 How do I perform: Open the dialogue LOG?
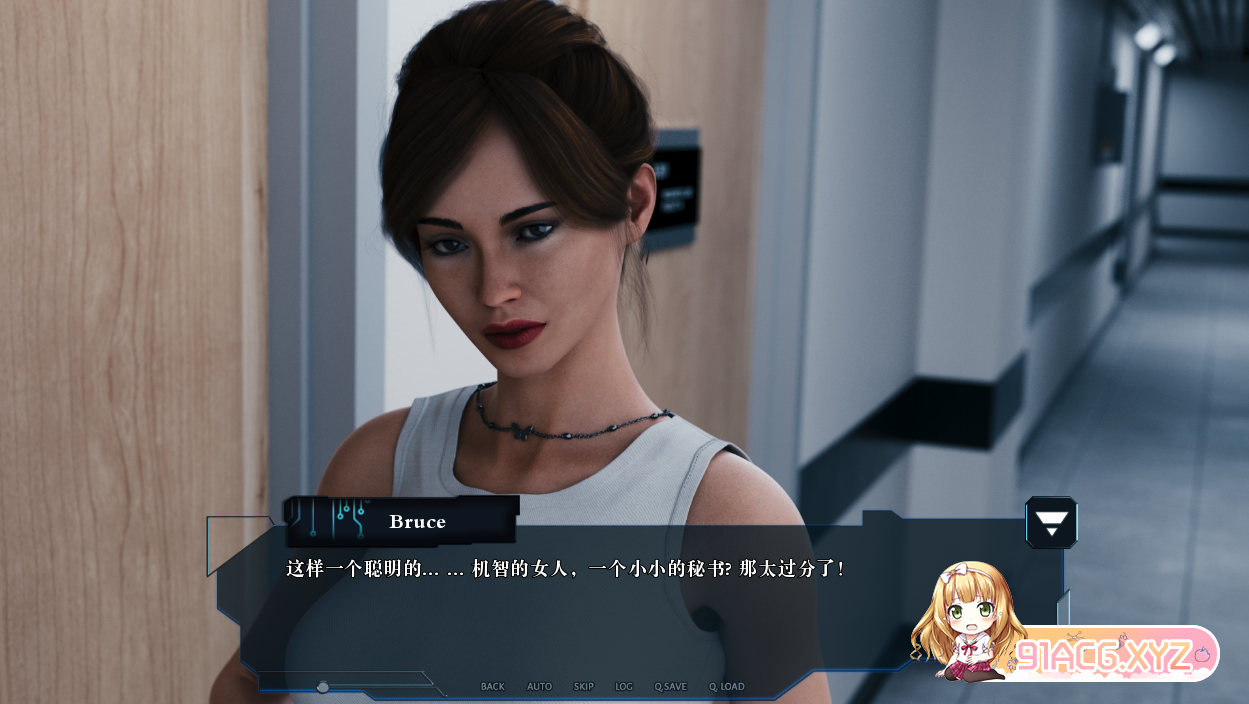pos(624,687)
